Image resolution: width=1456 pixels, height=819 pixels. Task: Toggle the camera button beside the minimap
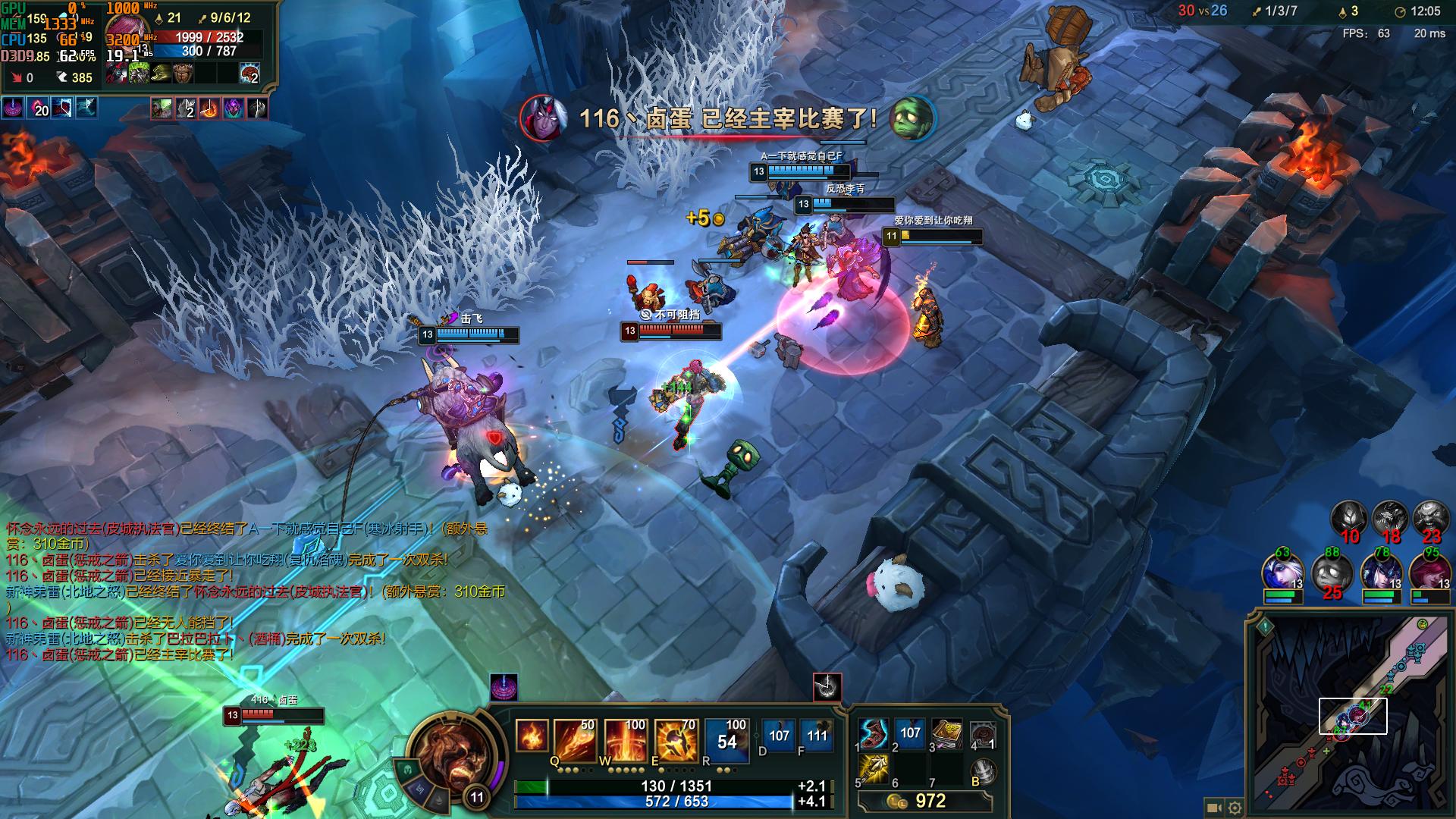click(x=1214, y=808)
